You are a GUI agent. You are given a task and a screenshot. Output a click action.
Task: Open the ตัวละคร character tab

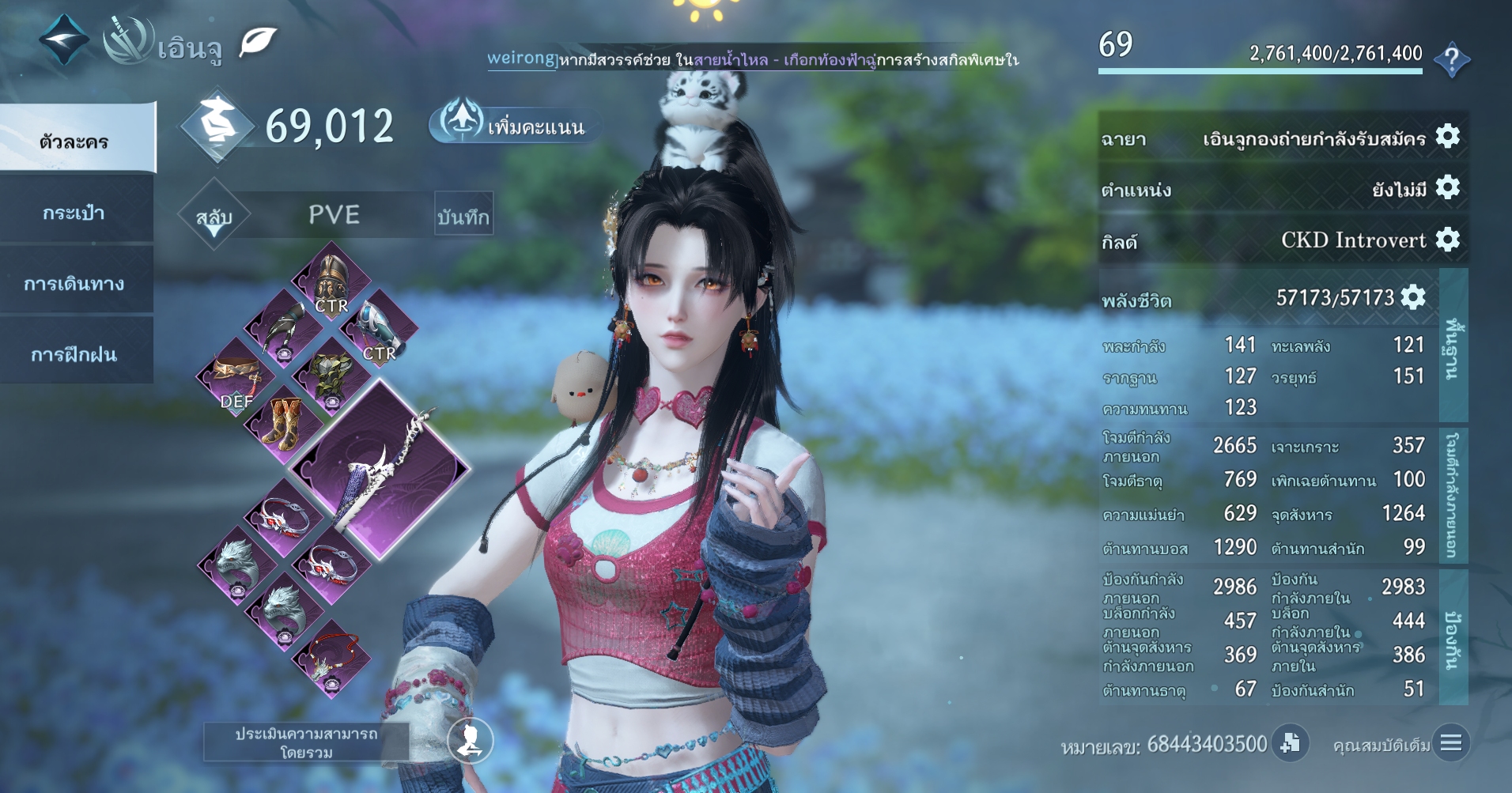point(75,141)
